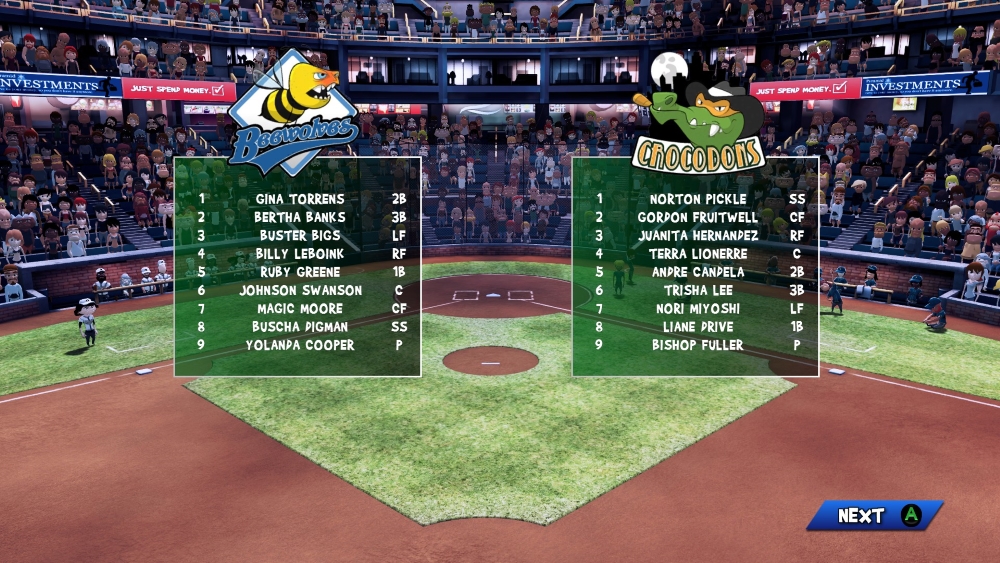Select Ruby Greene lineup row
Screen dimensions: 1000x563
(x=300, y=272)
